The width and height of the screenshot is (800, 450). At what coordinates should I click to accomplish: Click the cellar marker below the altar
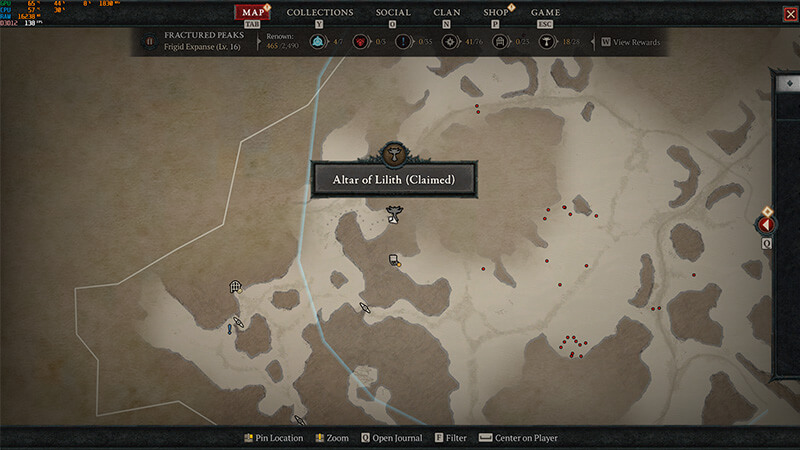pos(395,261)
